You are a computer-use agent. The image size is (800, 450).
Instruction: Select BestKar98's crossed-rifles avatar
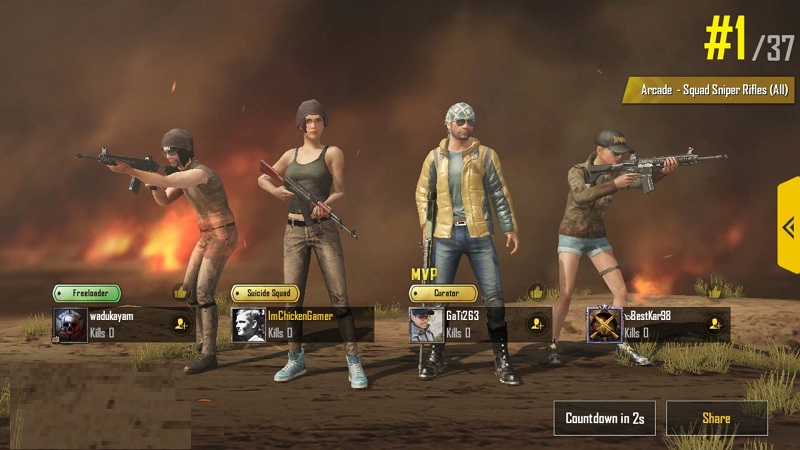(x=604, y=324)
